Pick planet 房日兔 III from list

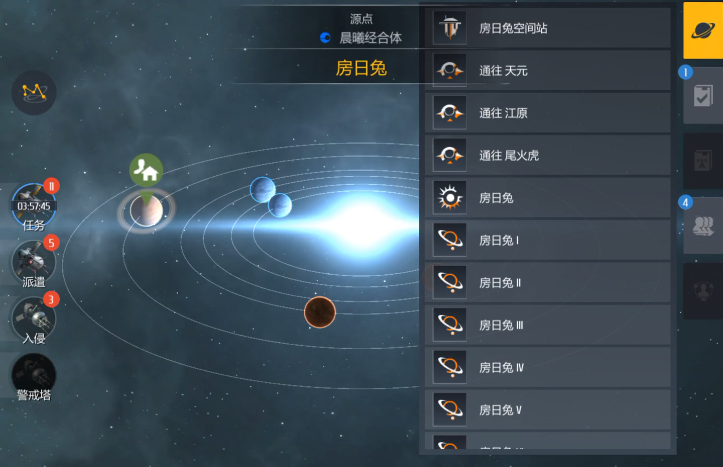pyautogui.click(x=547, y=325)
